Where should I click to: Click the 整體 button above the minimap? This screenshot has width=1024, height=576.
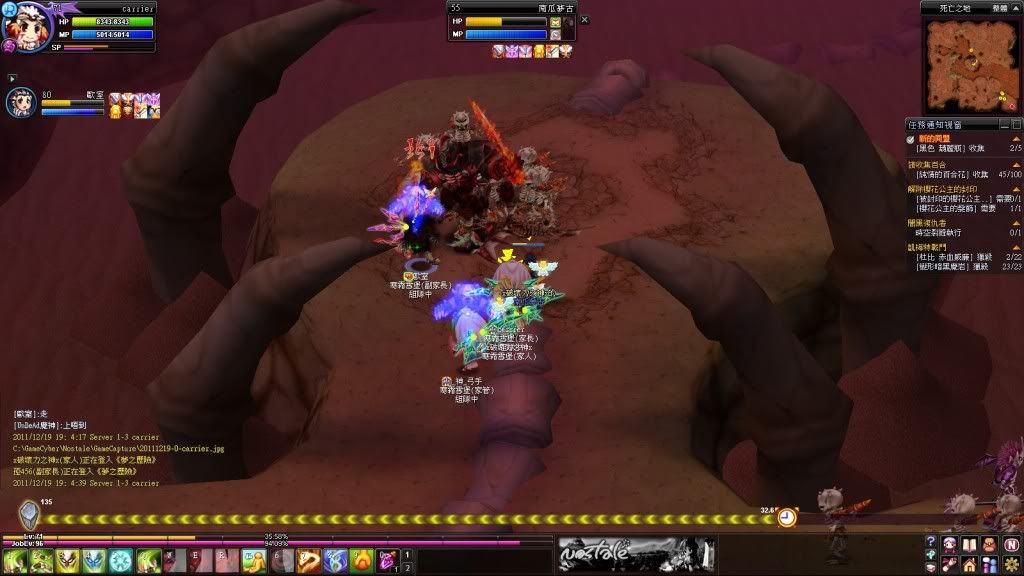[x=1000, y=7]
